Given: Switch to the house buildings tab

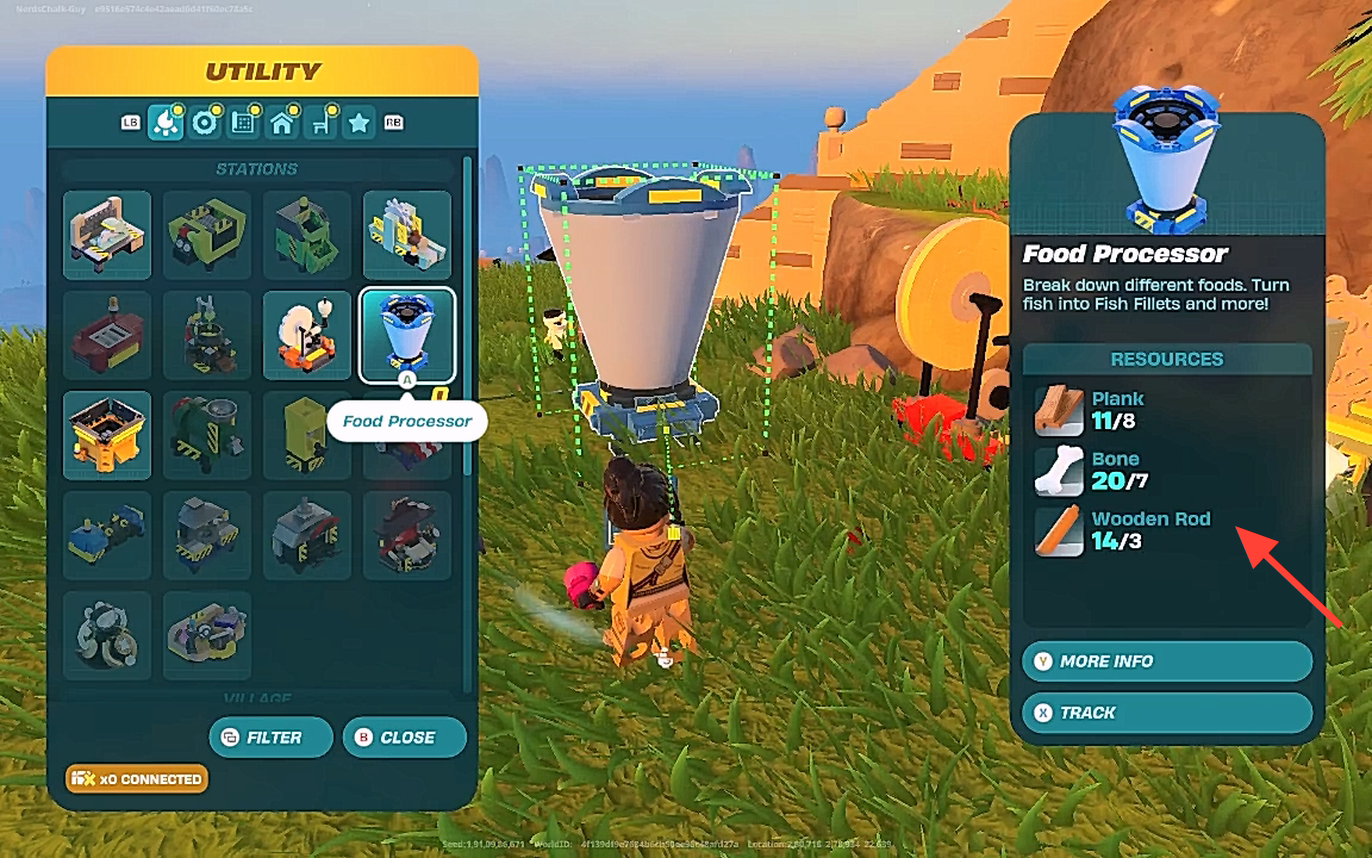Looking at the screenshot, I should coord(282,122).
